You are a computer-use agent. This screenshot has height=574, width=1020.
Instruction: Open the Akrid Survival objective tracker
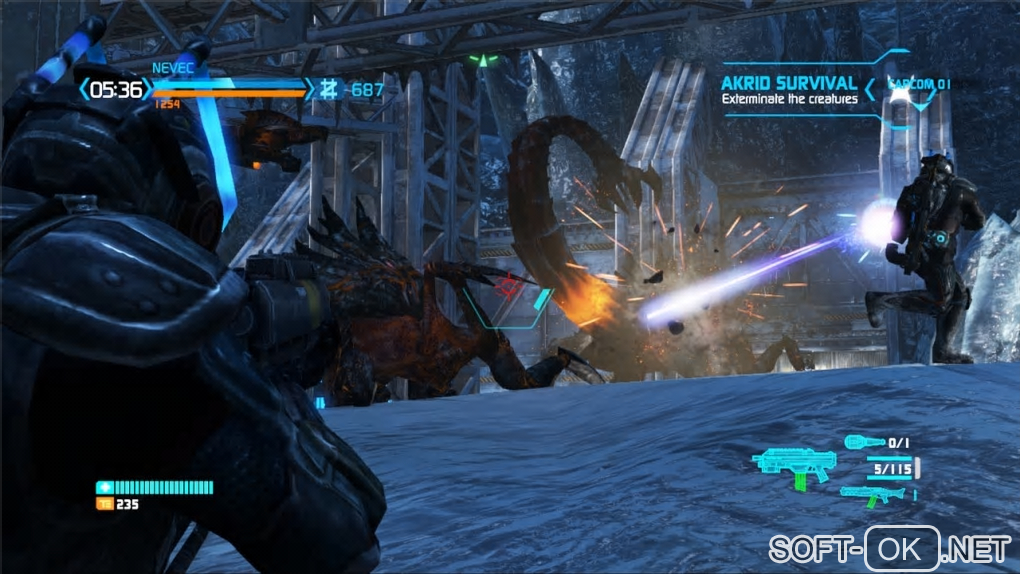coord(790,90)
